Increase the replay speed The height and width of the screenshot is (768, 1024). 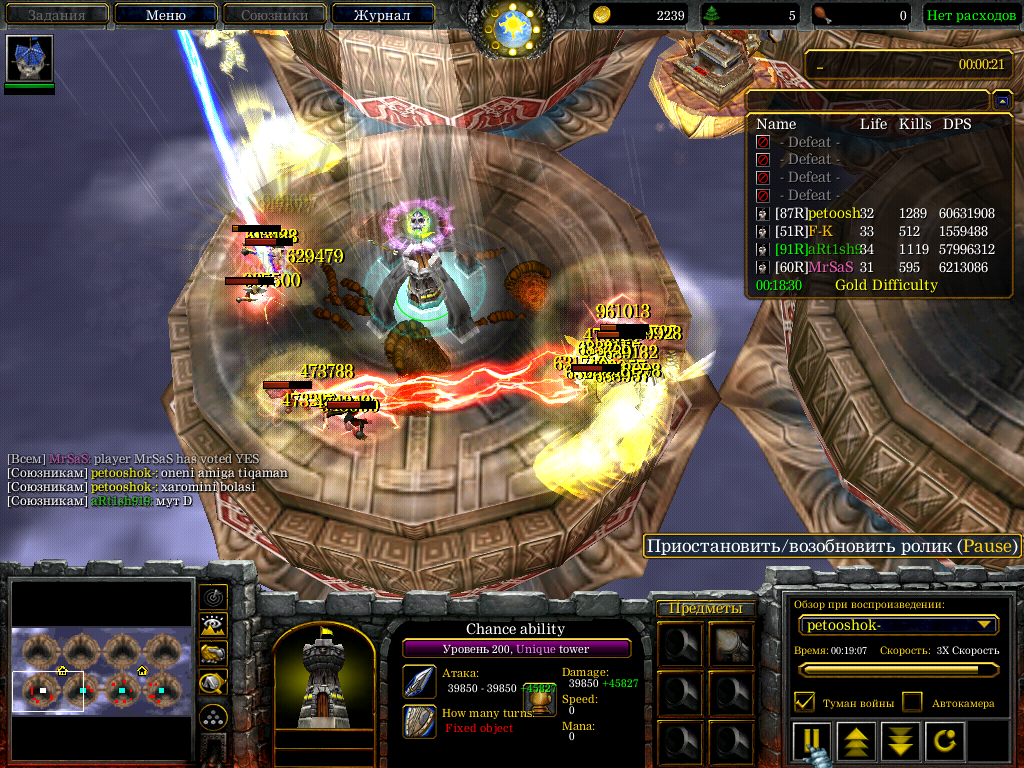[x=856, y=742]
